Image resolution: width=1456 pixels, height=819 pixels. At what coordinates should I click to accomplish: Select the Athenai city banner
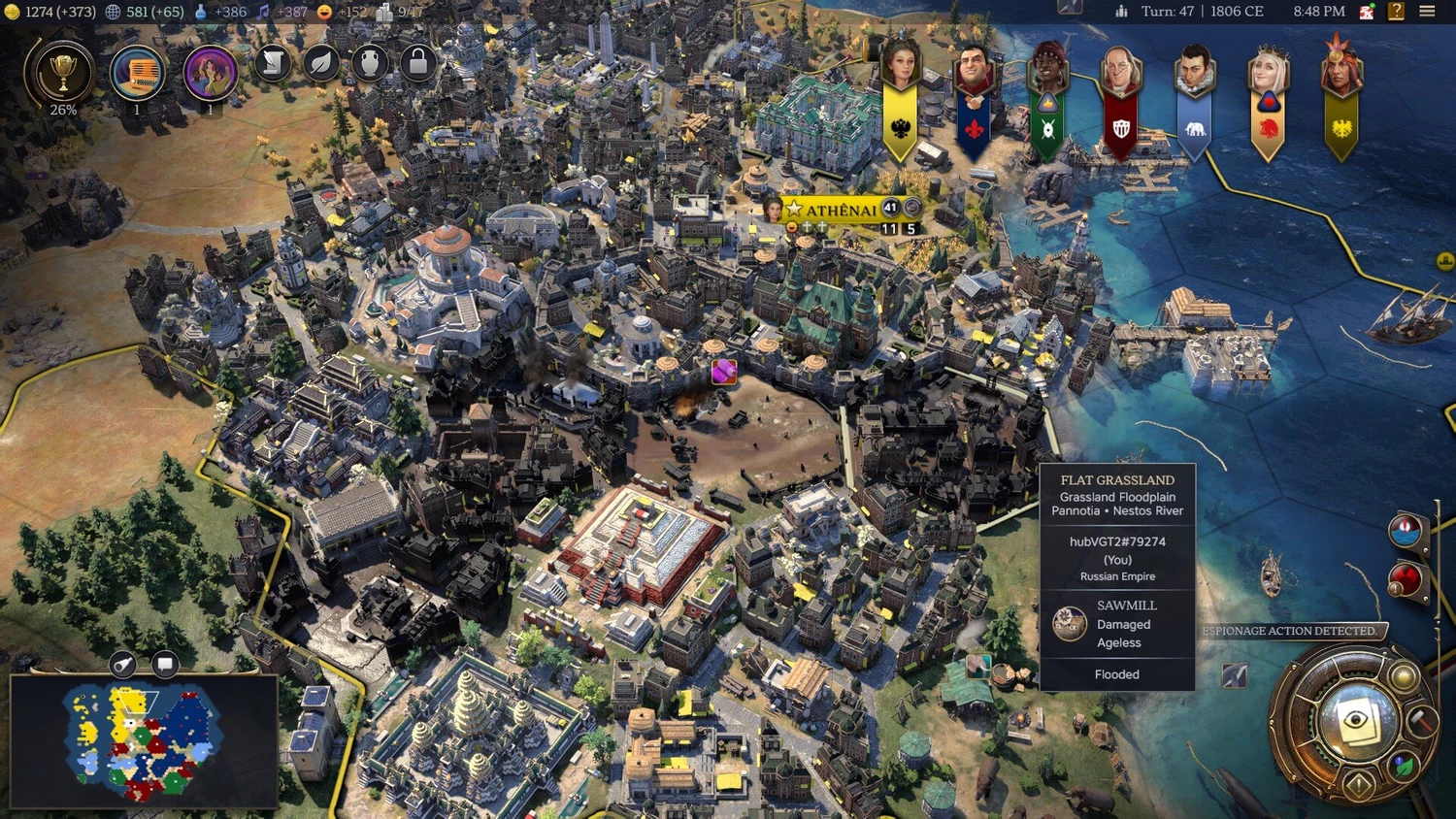pyautogui.click(x=841, y=210)
